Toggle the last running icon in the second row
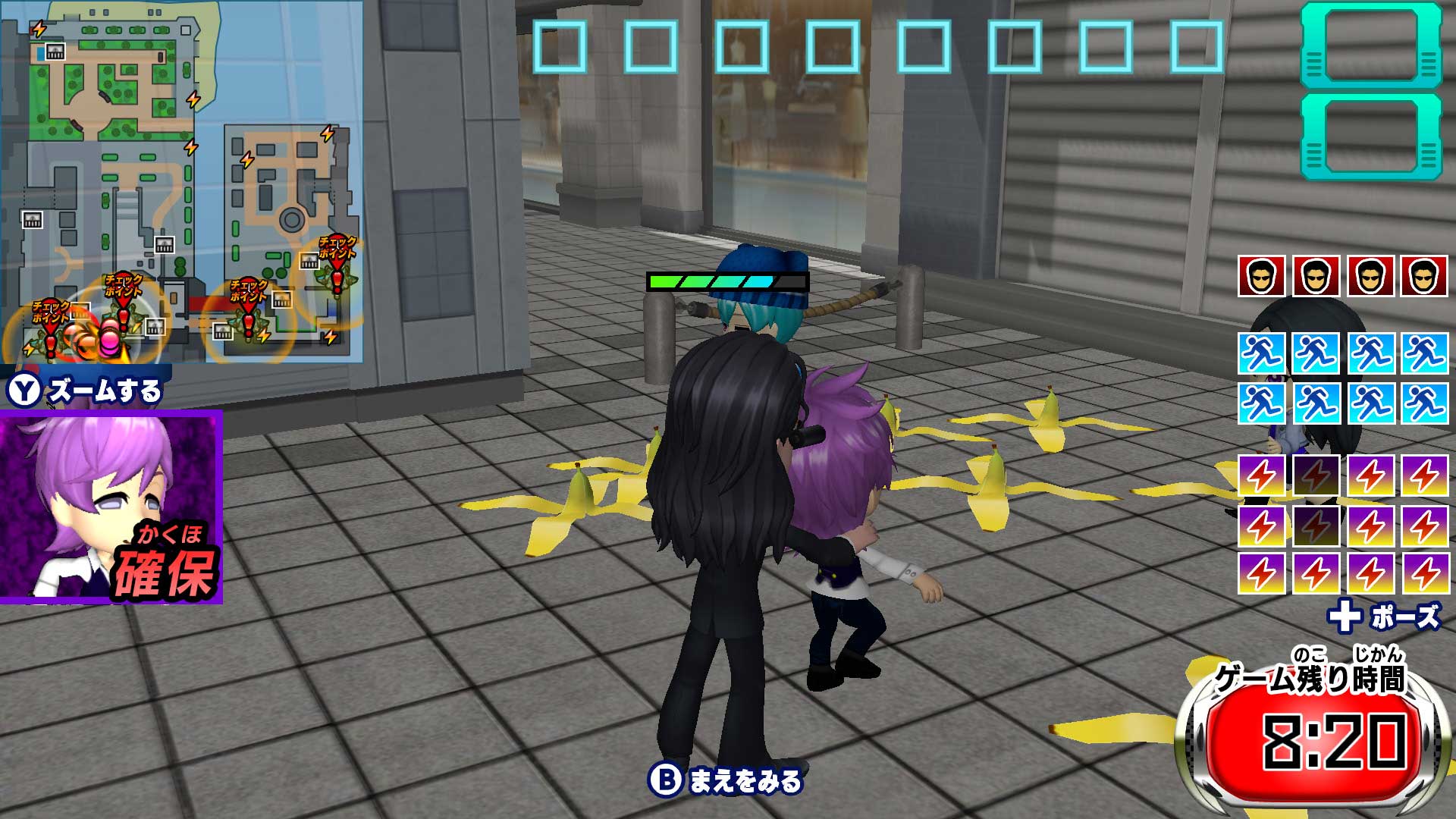 (x=1423, y=400)
